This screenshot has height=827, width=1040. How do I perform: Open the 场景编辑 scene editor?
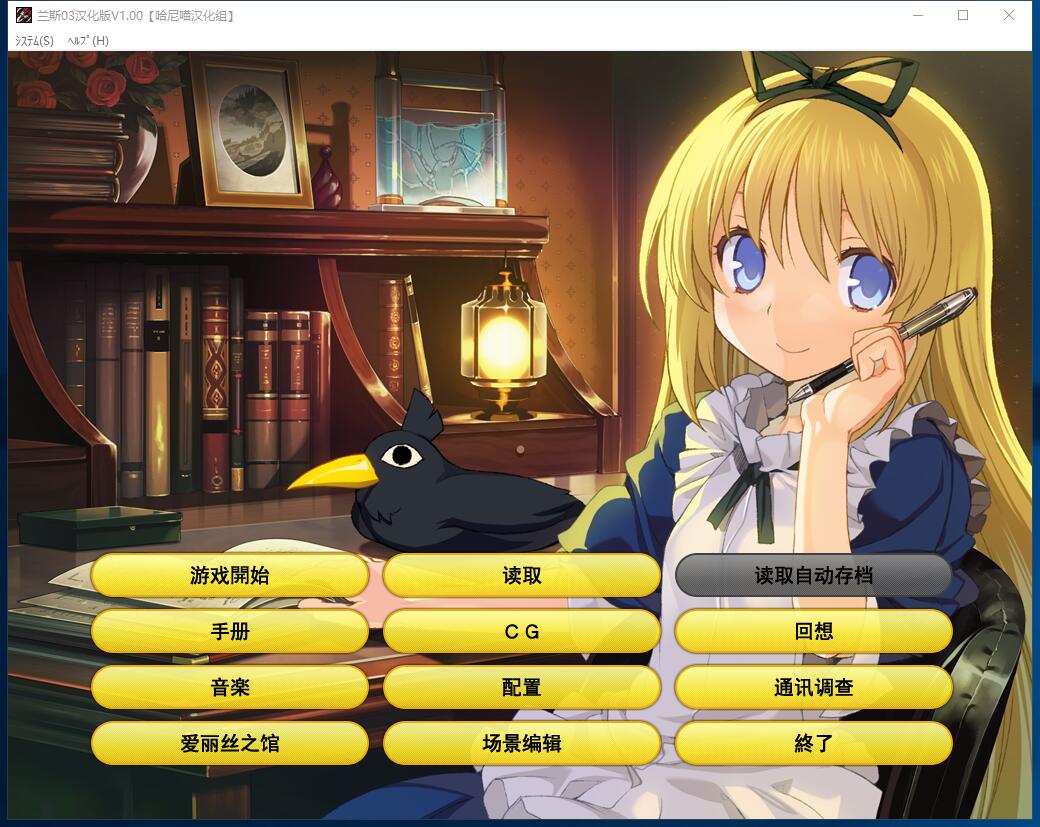click(521, 743)
